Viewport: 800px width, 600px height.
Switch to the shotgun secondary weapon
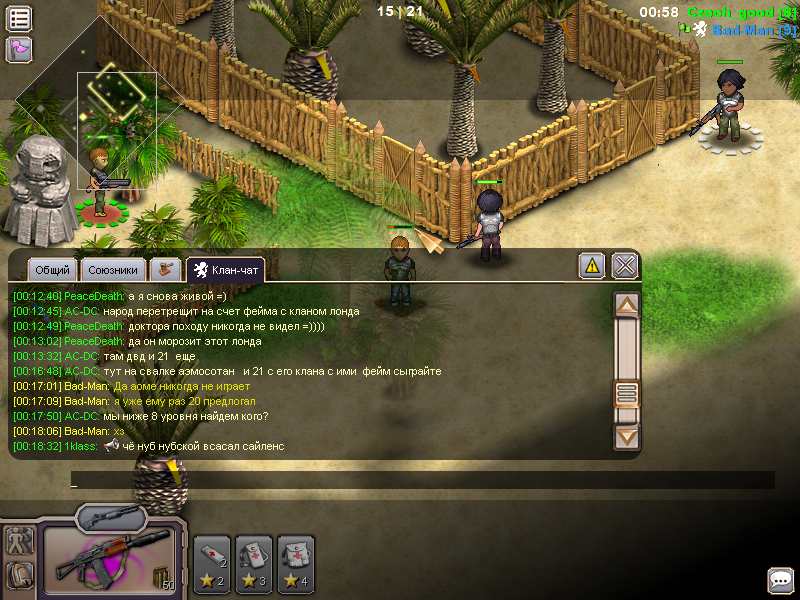click(112, 517)
